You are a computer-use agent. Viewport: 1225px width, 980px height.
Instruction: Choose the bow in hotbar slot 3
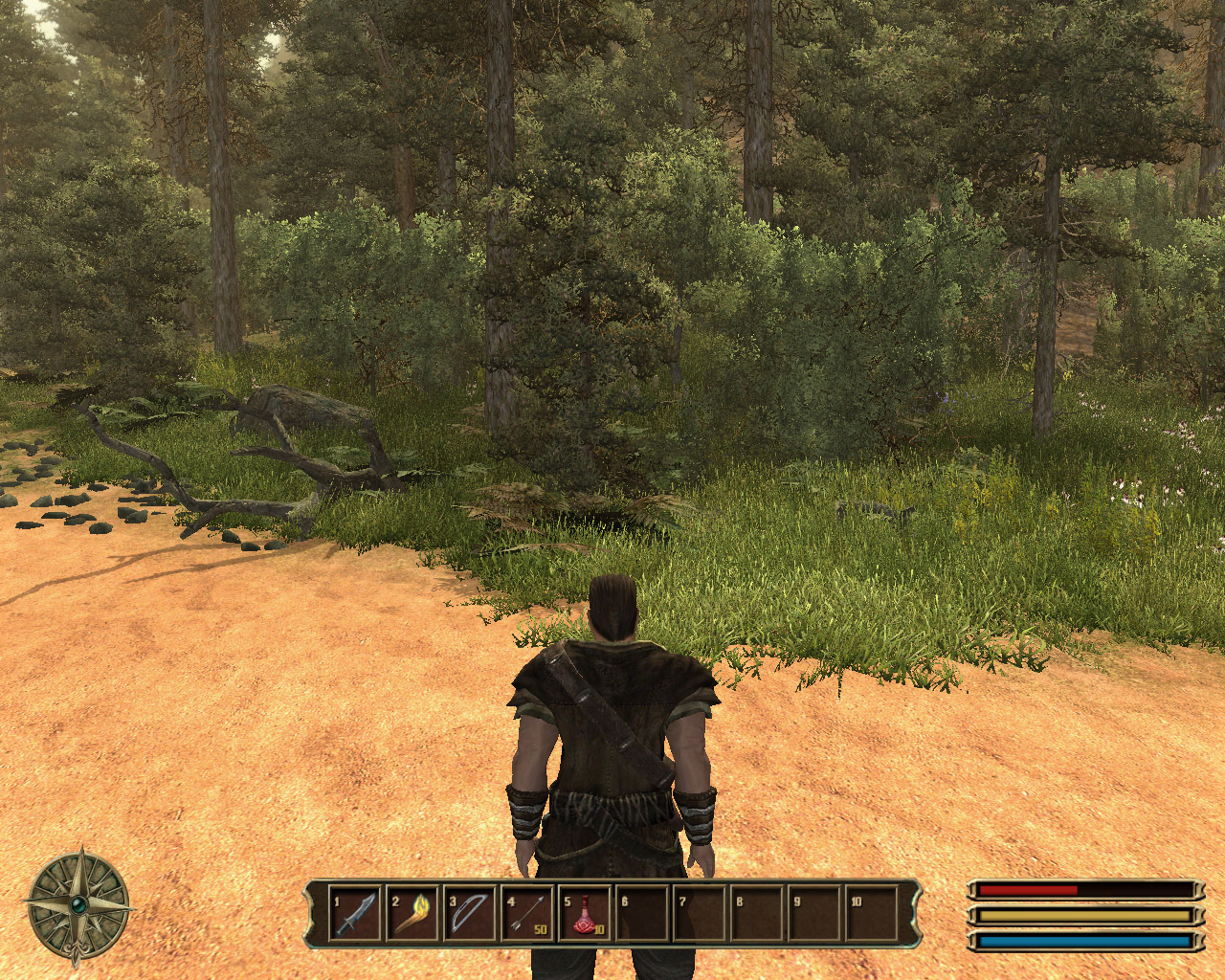click(469, 914)
